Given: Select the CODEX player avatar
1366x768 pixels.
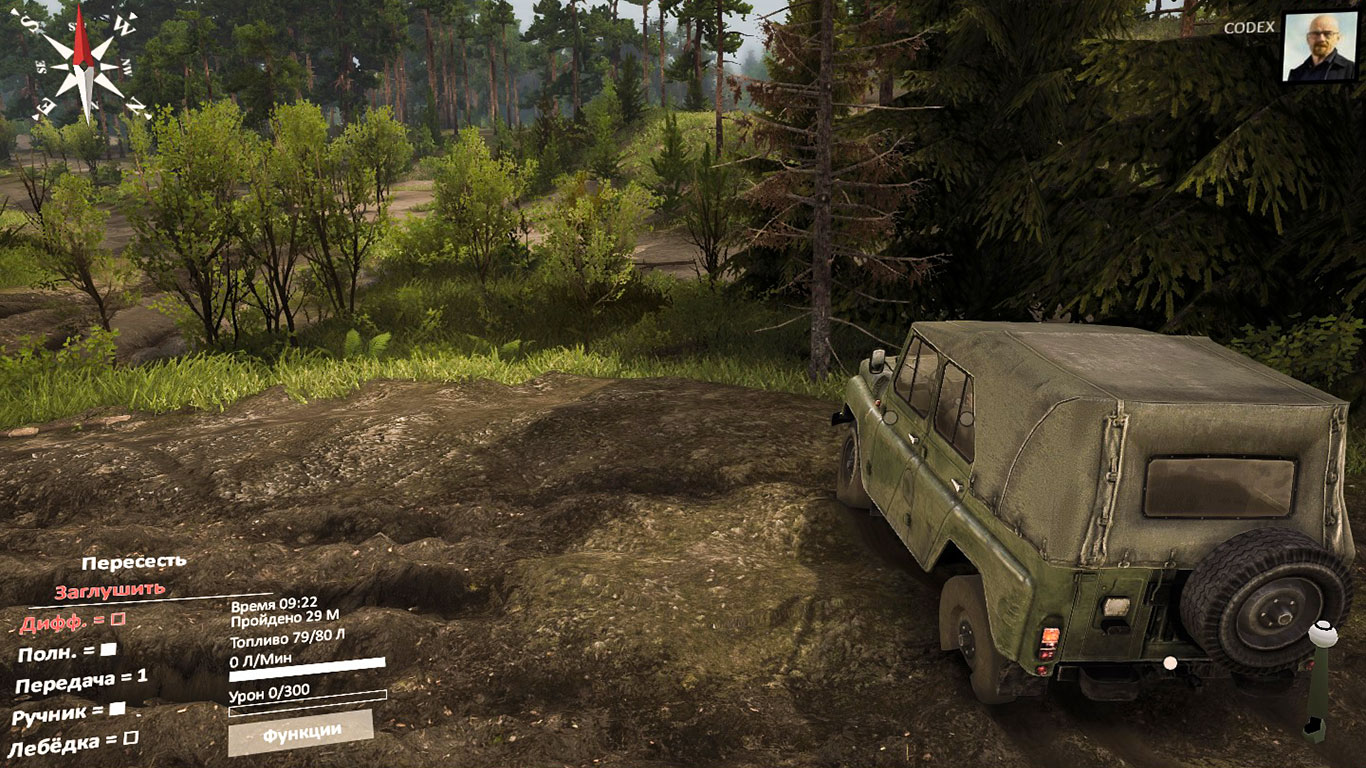Looking at the screenshot, I should click(x=1319, y=46).
